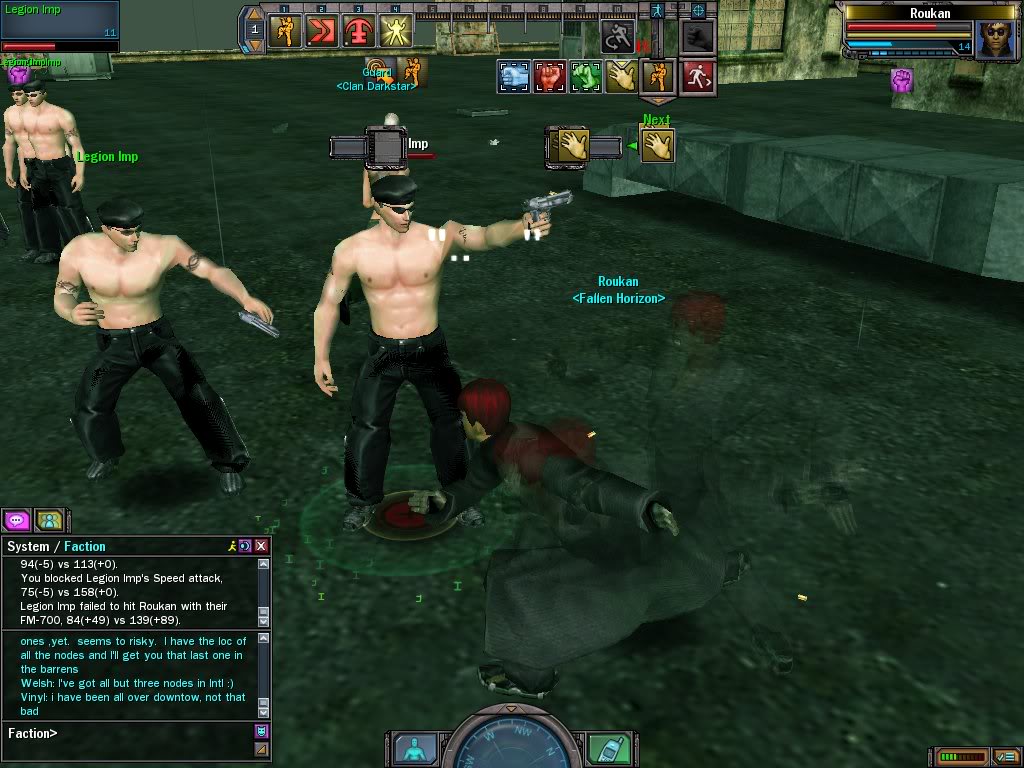This screenshot has width=1024, height=768.
Task: Use the red double-arrow ability in slot 2
Action: pos(321,31)
